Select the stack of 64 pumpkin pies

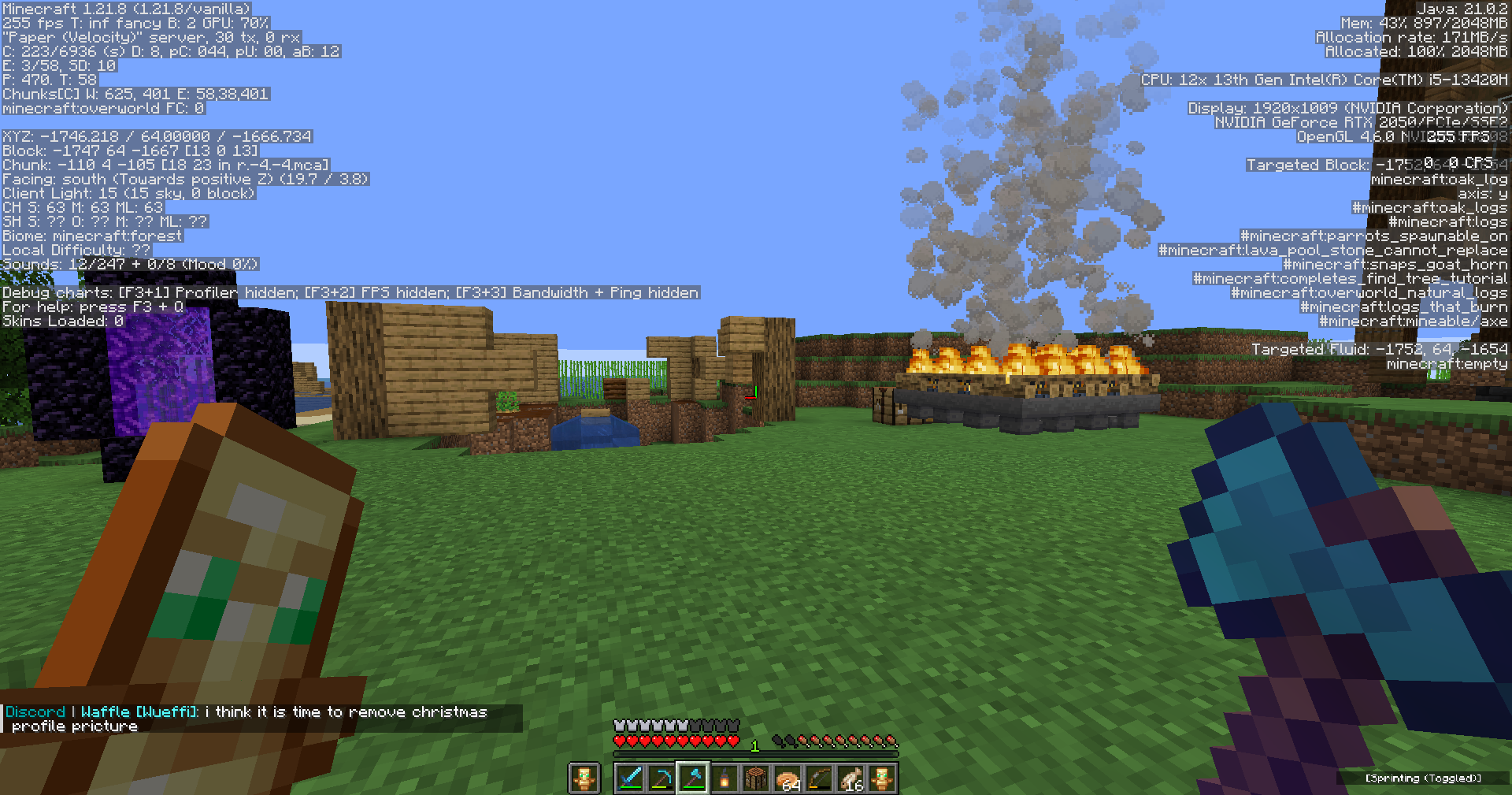[787, 778]
